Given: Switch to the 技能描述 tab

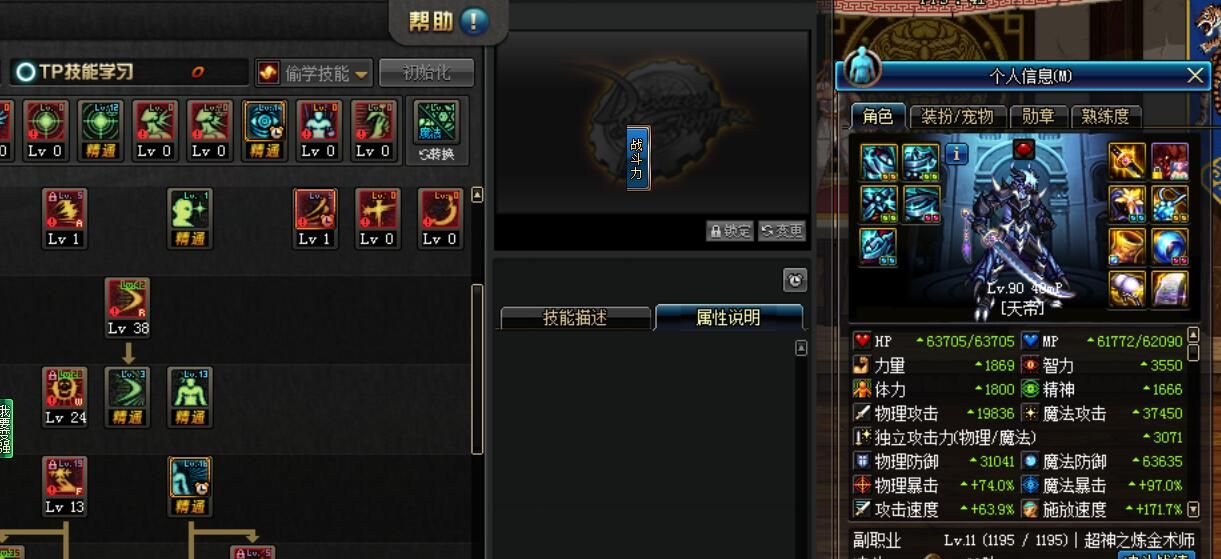Looking at the screenshot, I should coord(575,318).
